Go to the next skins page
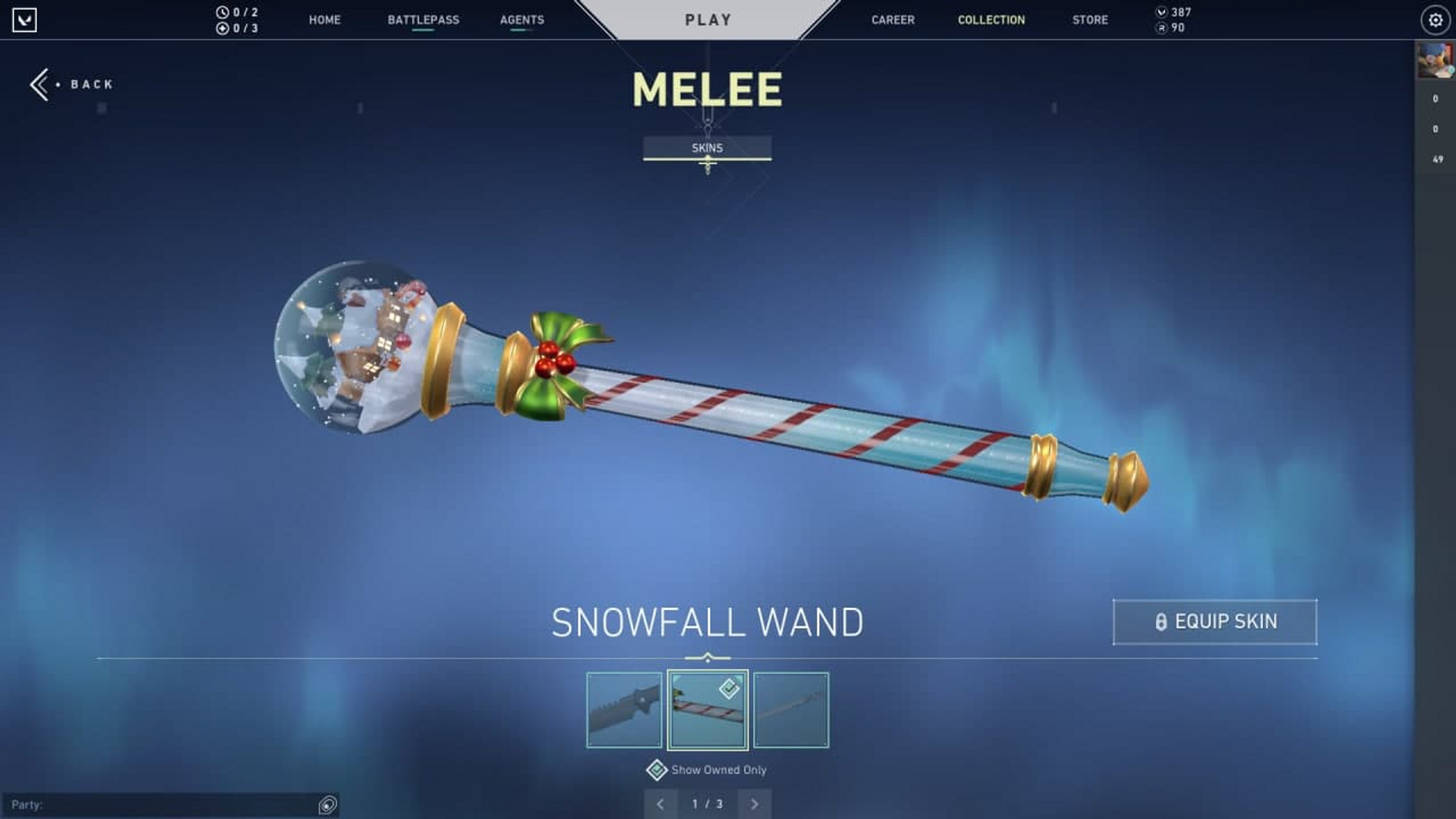Viewport: 1456px width, 819px height. (x=754, y=804)
